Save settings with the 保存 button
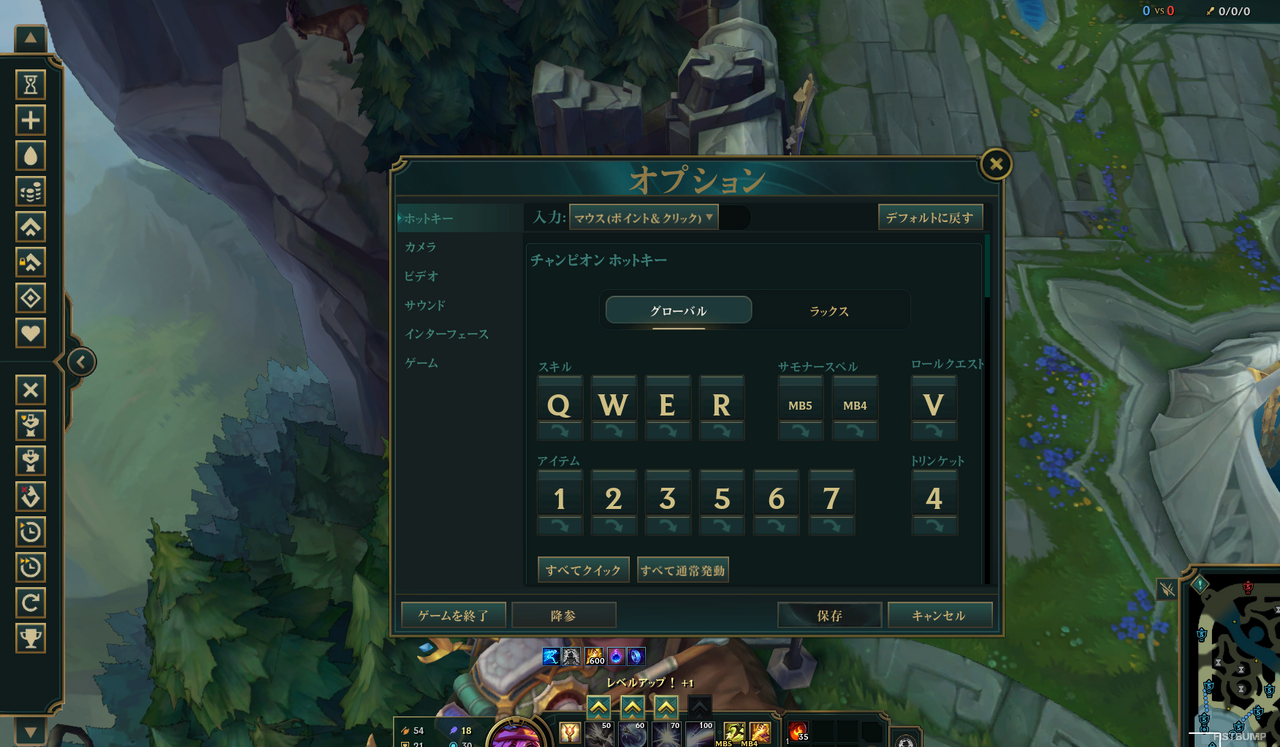1280x747 pixels. [x=829, y=615]
